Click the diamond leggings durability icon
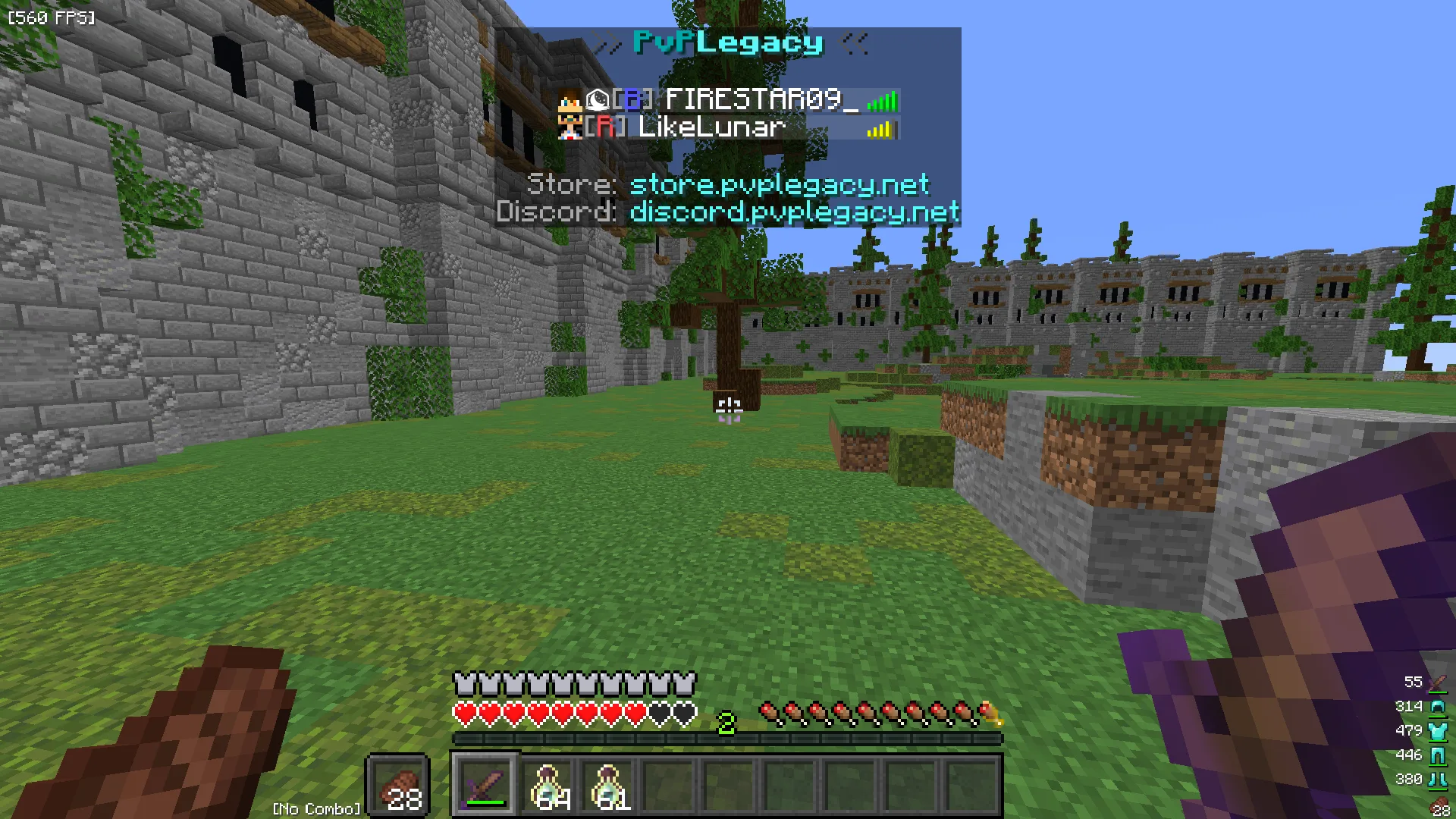 (1437, 755)
